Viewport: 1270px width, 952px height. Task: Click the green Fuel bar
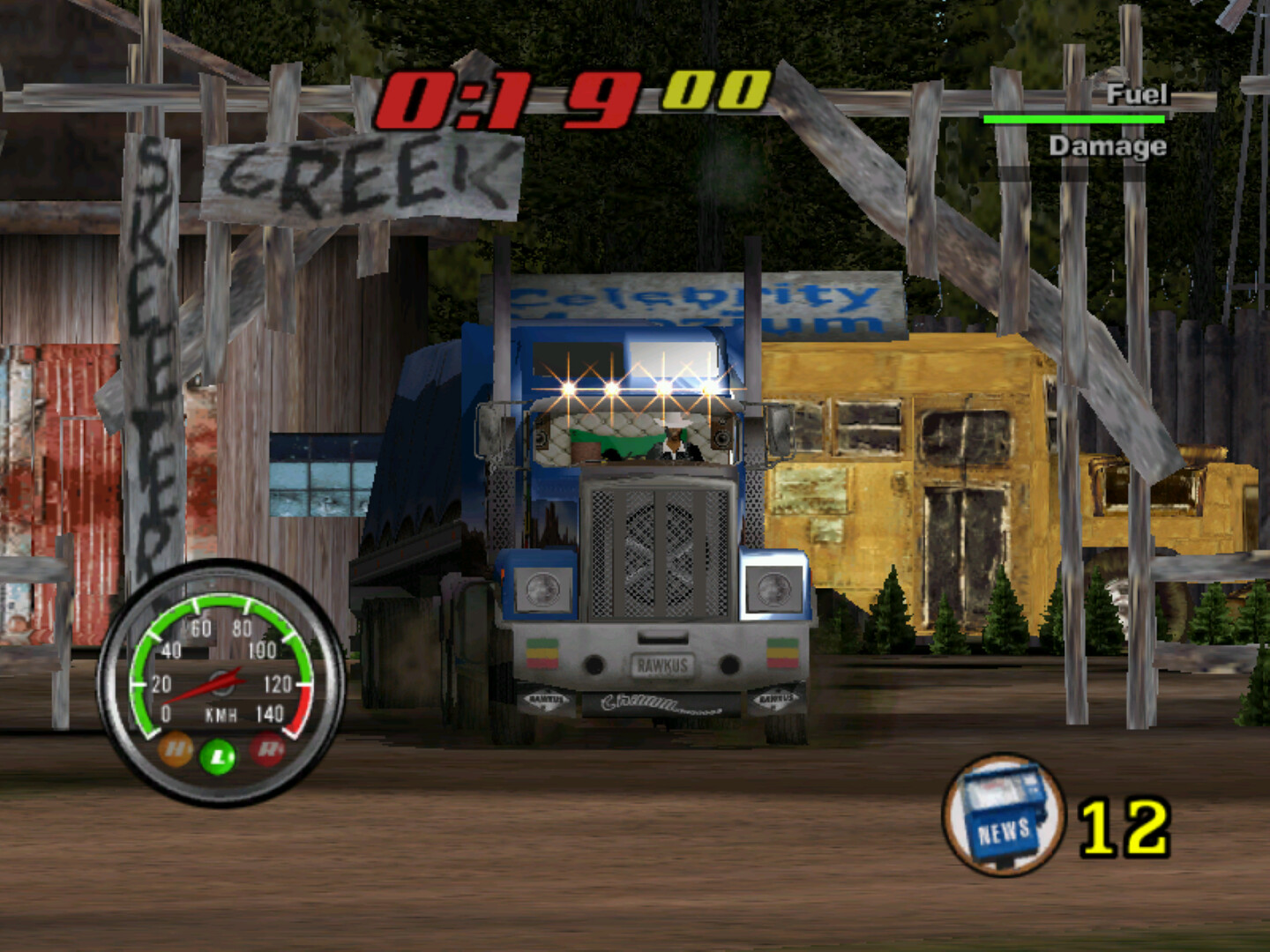click(x=1074, y=119)
